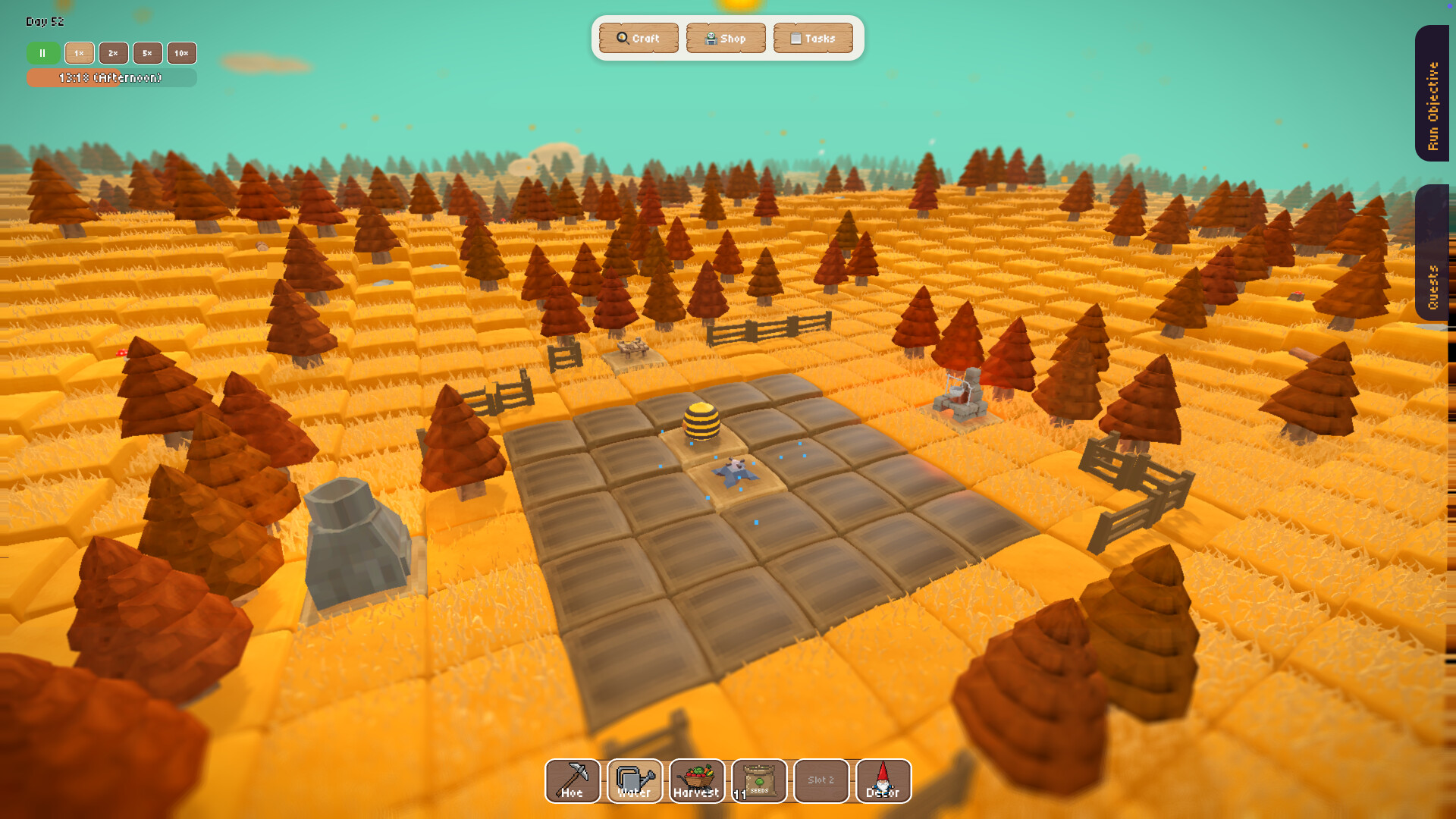The height and width of the screenshot is (819, 1456).
Task: Switch game speed to 5x
Action: point(147,53)
